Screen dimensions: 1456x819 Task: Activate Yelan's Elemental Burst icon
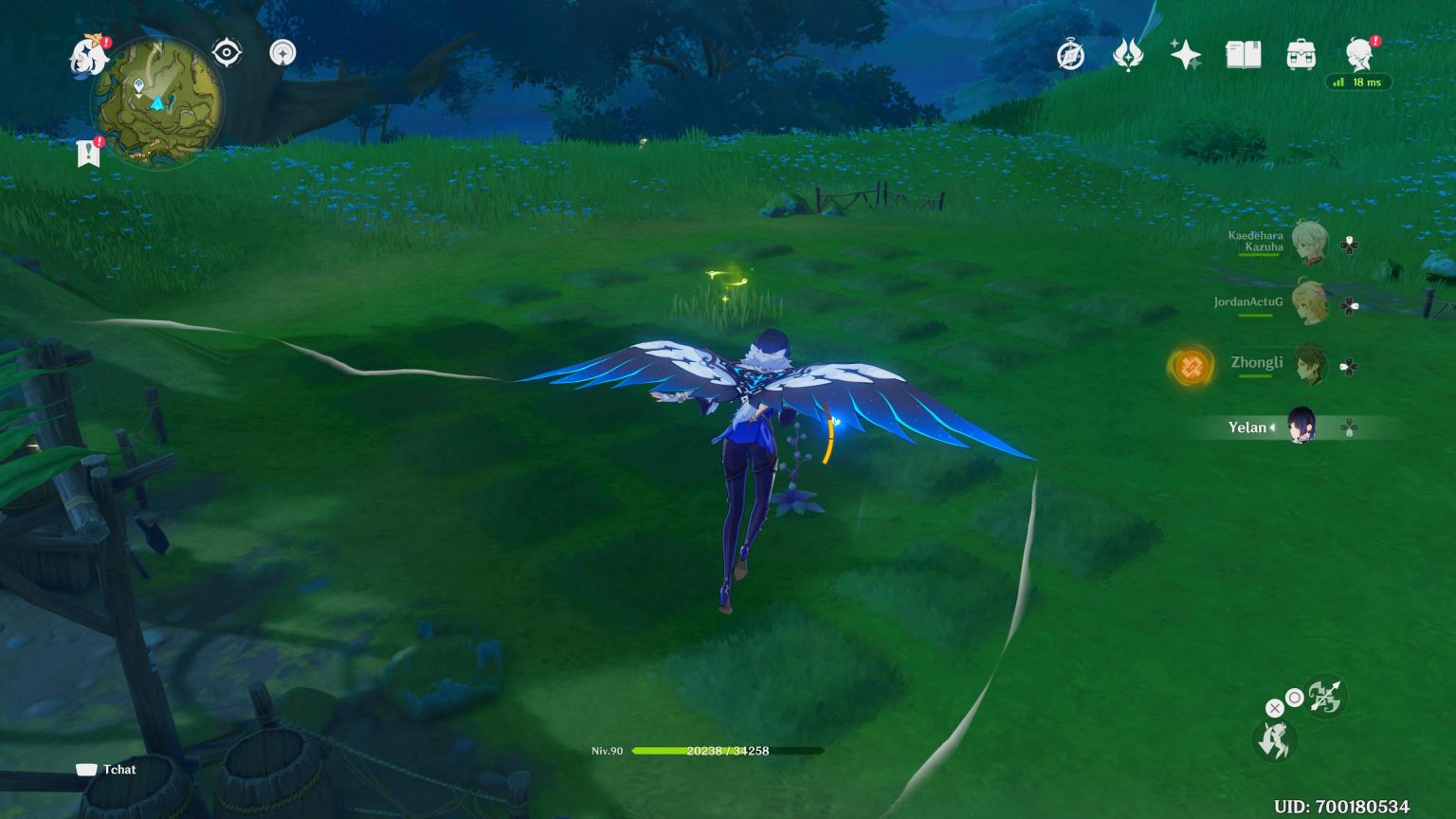1326,697
